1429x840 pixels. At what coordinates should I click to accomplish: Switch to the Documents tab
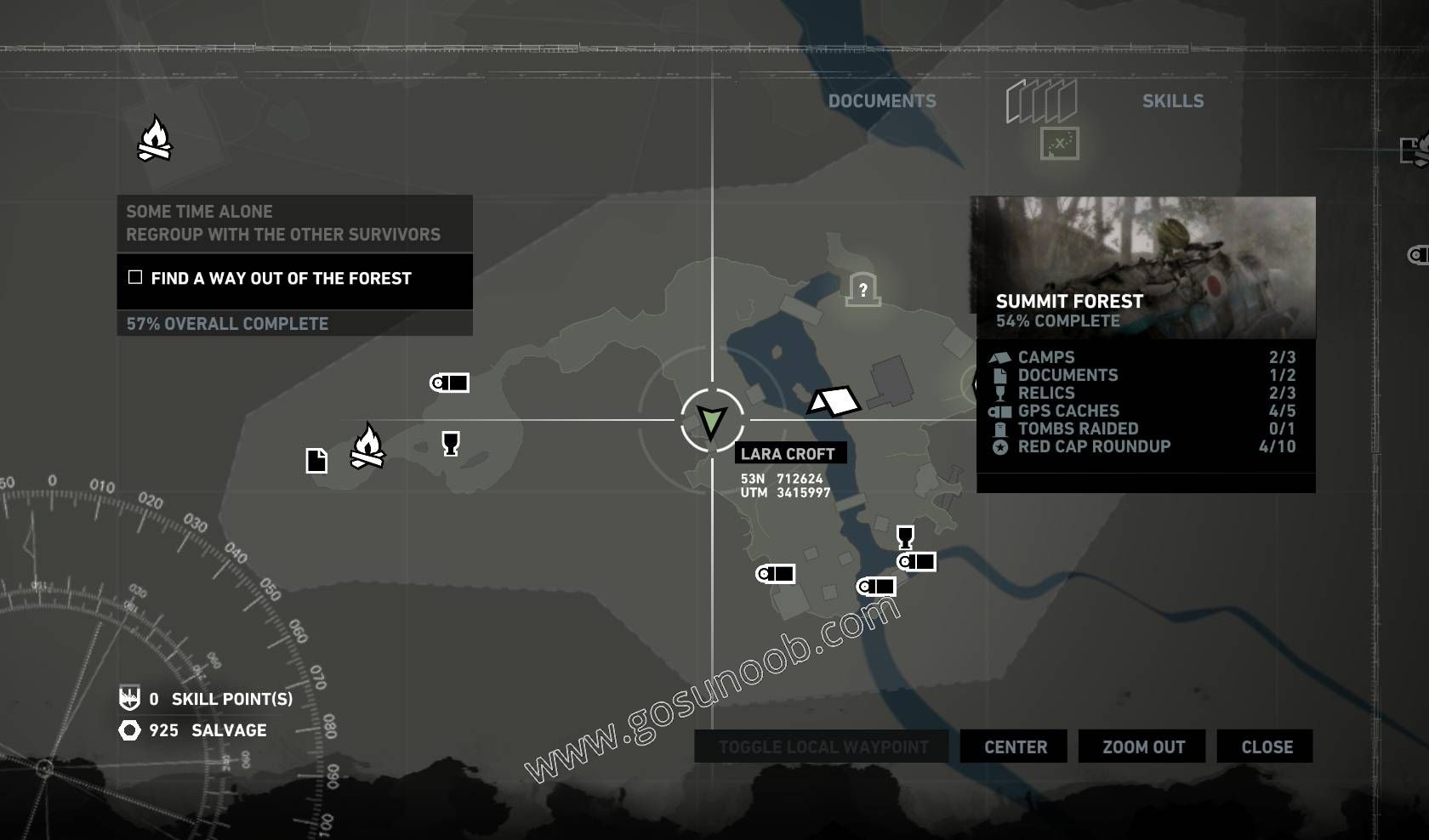pyautogui.click(x=882, y=101)
